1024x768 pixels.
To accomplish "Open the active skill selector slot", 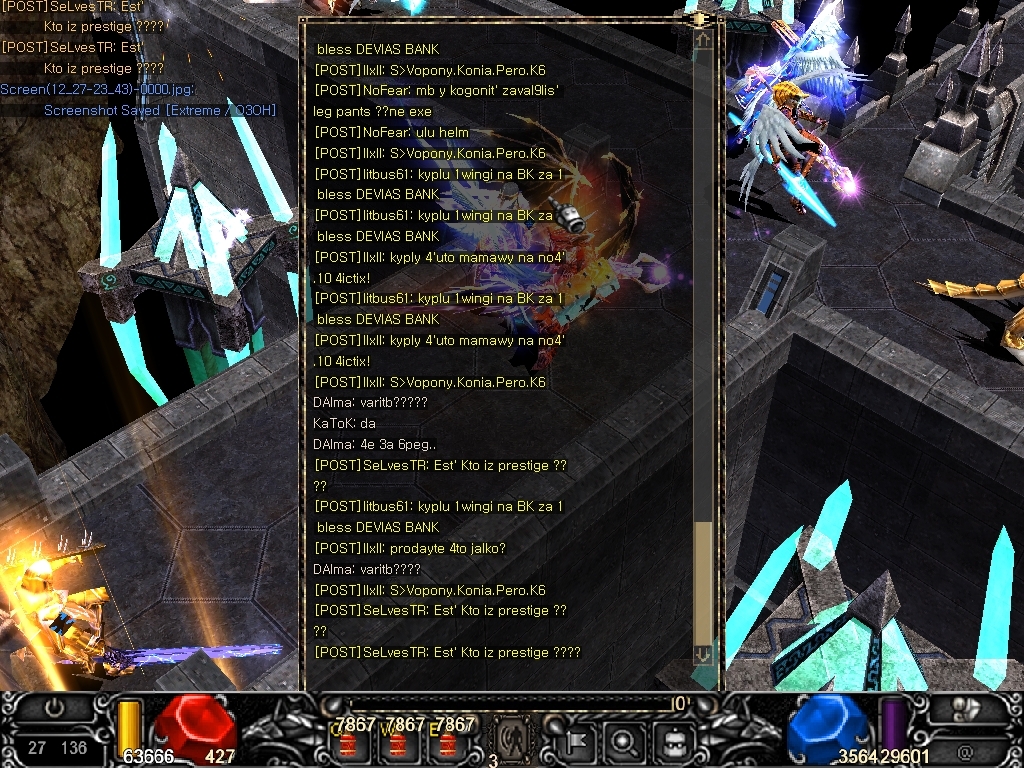I will 512,740.
